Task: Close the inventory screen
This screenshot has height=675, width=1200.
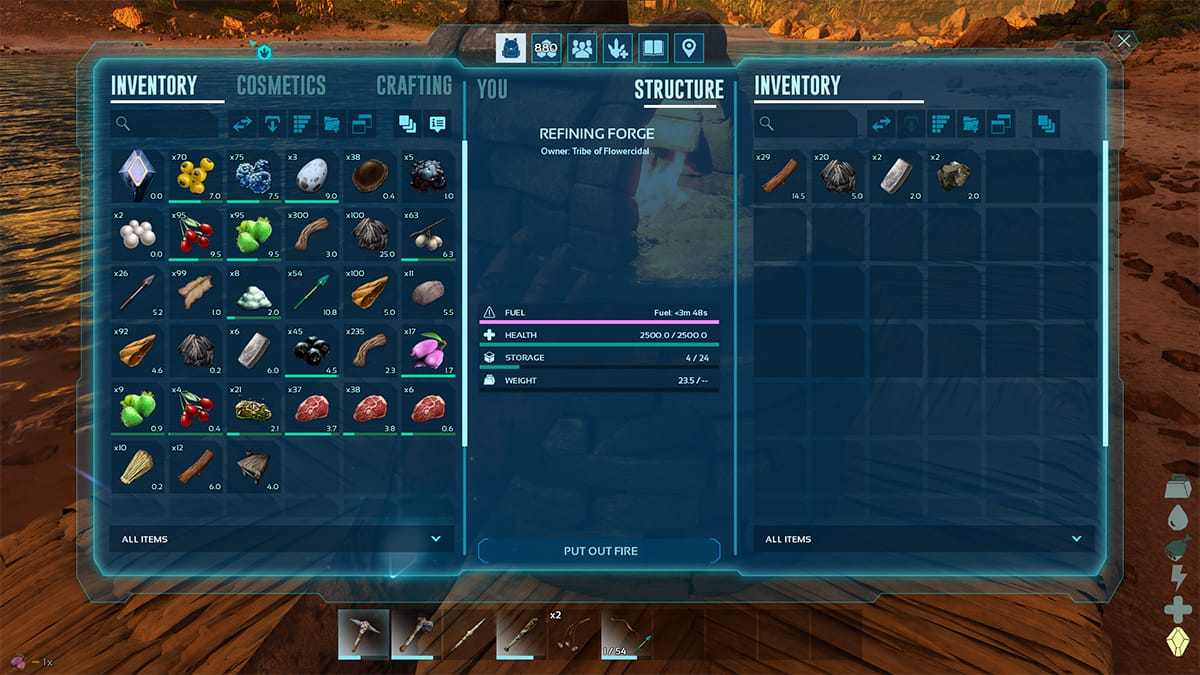Action: point(1125,42)
